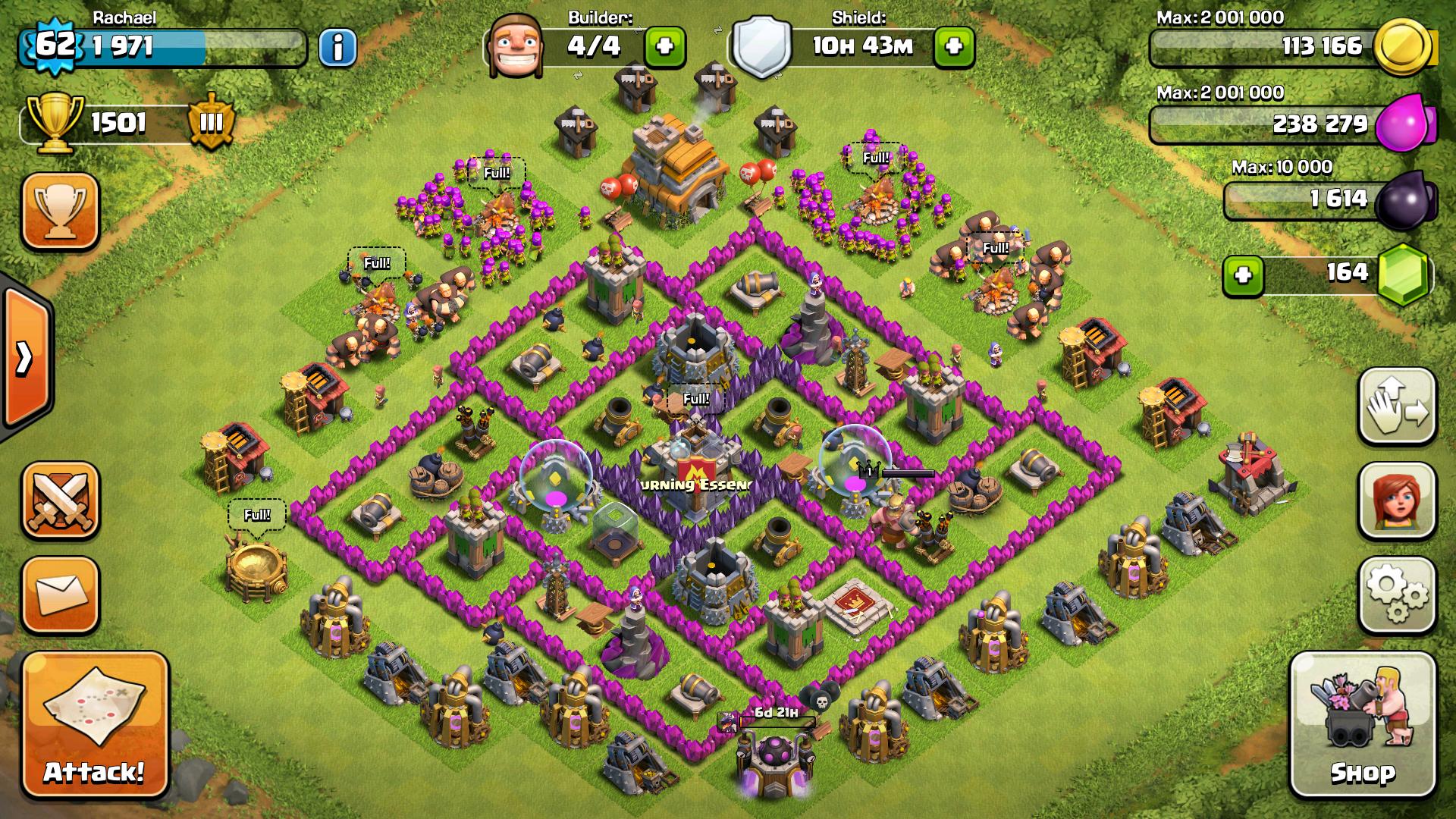Viewport: 1456px width, 819px height.
Task: Add a builder with the green plus
Action: [x=664, y=47]
